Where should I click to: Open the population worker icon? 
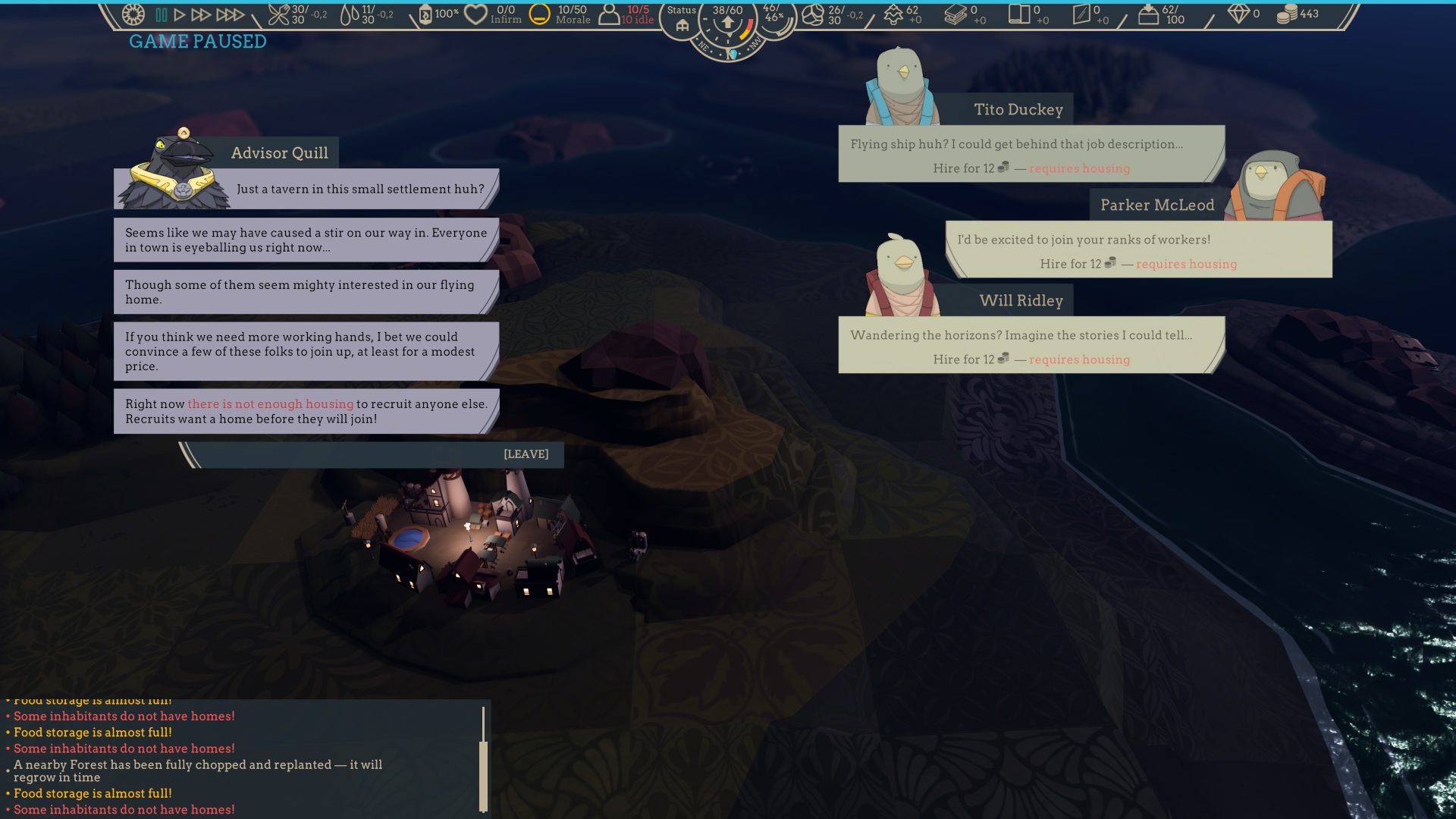[609, 14]
